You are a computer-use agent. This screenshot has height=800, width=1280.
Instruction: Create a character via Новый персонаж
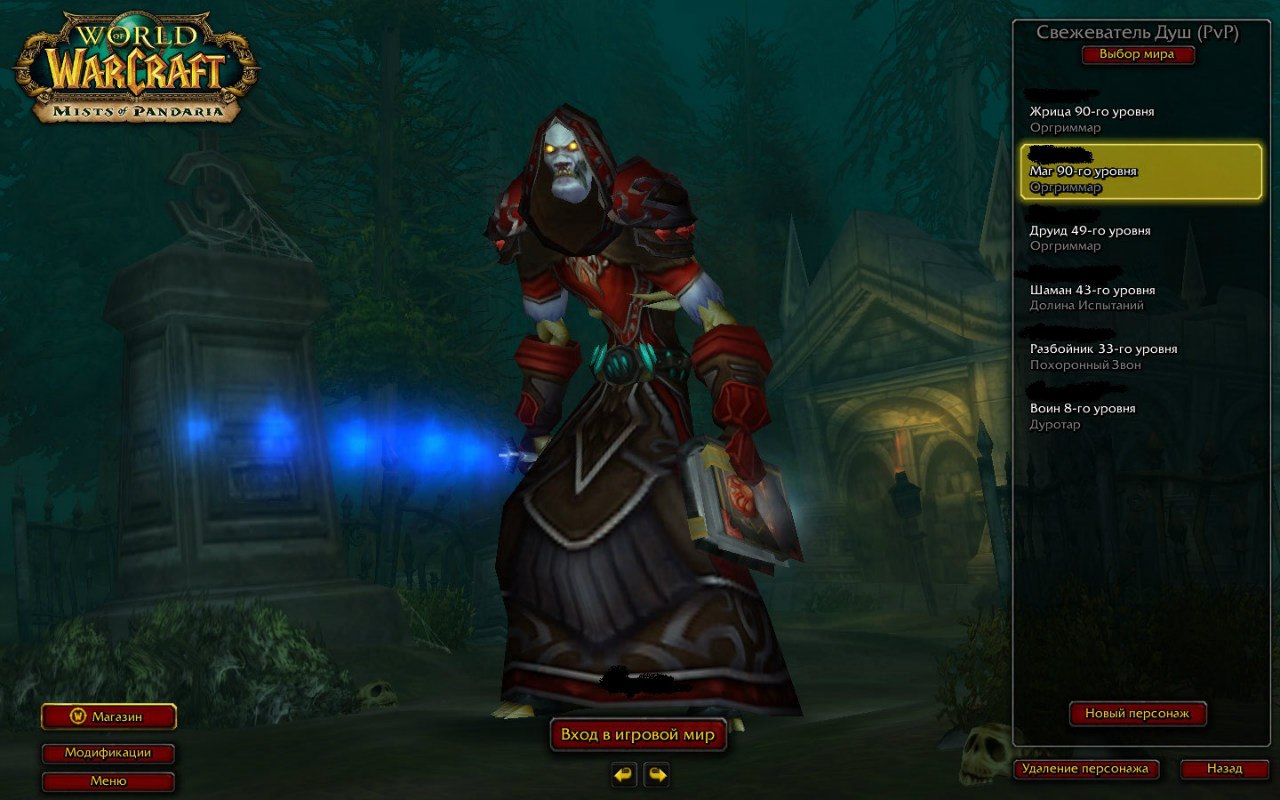pos(1139,714)
